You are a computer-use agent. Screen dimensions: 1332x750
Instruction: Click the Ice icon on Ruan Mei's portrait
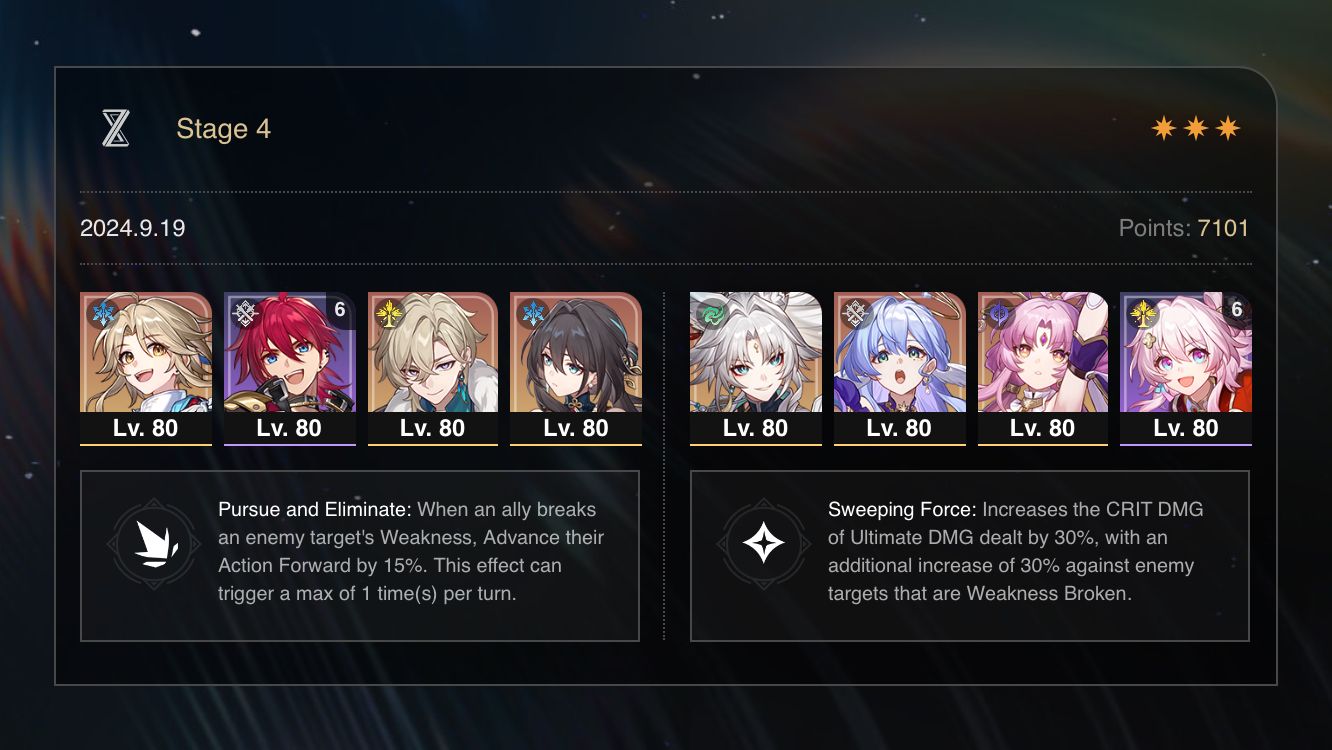click(x=532, y=311)
